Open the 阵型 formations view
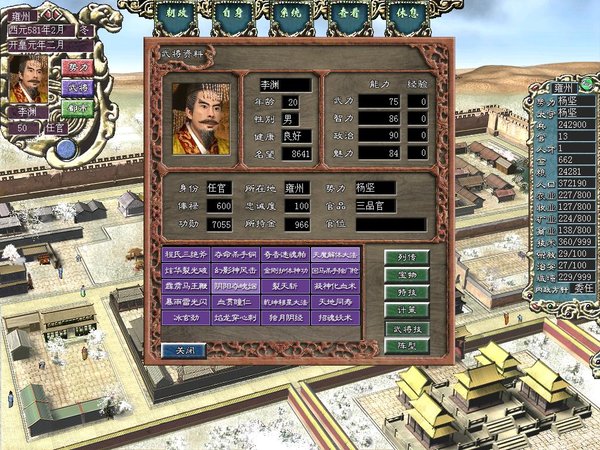Screen dimensions: 600x450 (406, 344)
